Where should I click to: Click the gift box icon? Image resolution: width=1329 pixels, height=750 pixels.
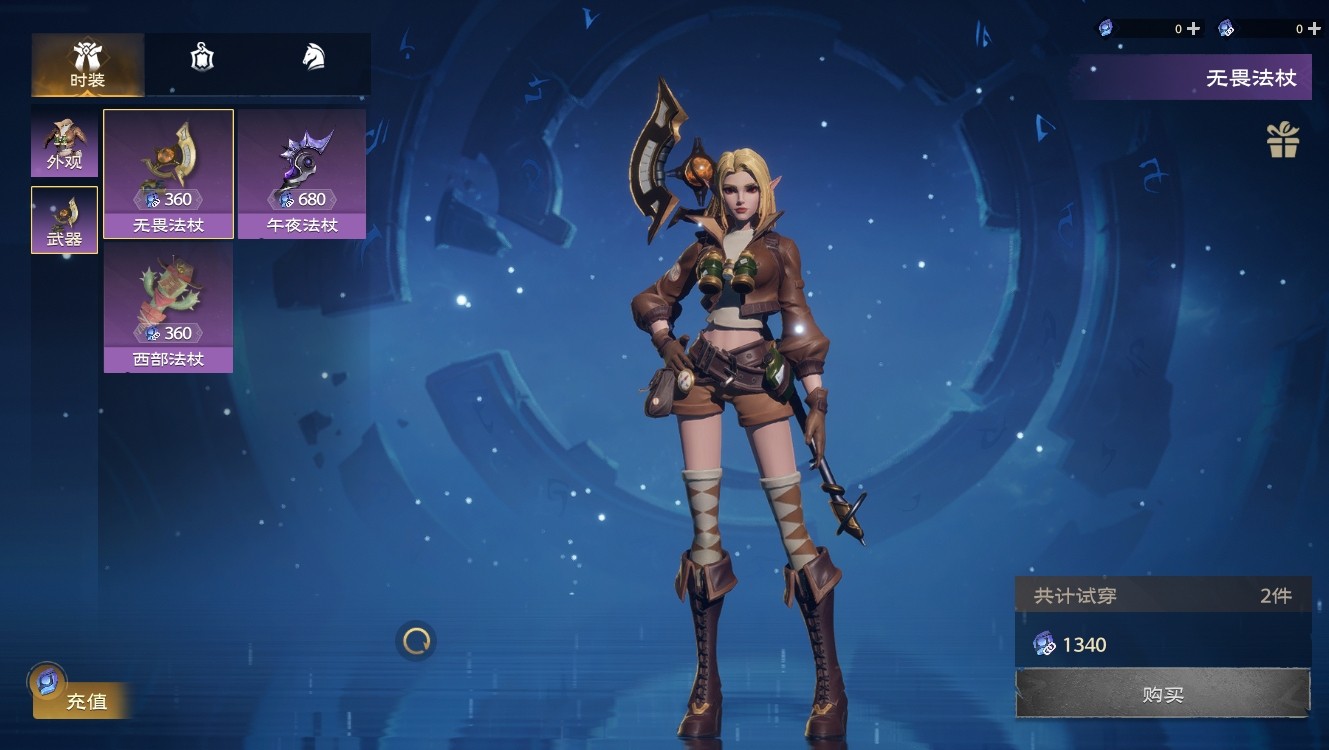coord(1283,141)
